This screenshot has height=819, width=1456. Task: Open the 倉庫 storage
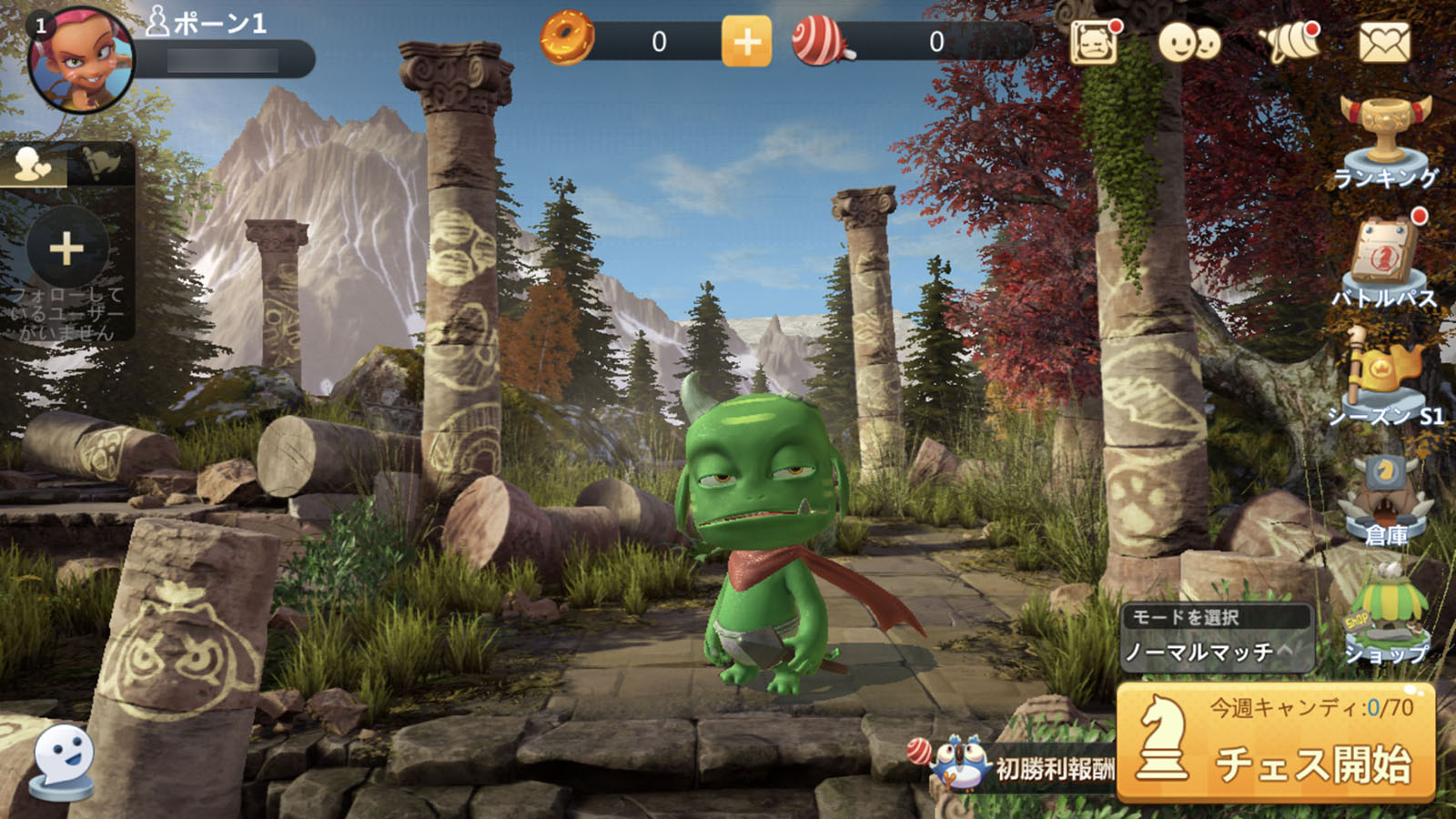tap(1385, 500)
